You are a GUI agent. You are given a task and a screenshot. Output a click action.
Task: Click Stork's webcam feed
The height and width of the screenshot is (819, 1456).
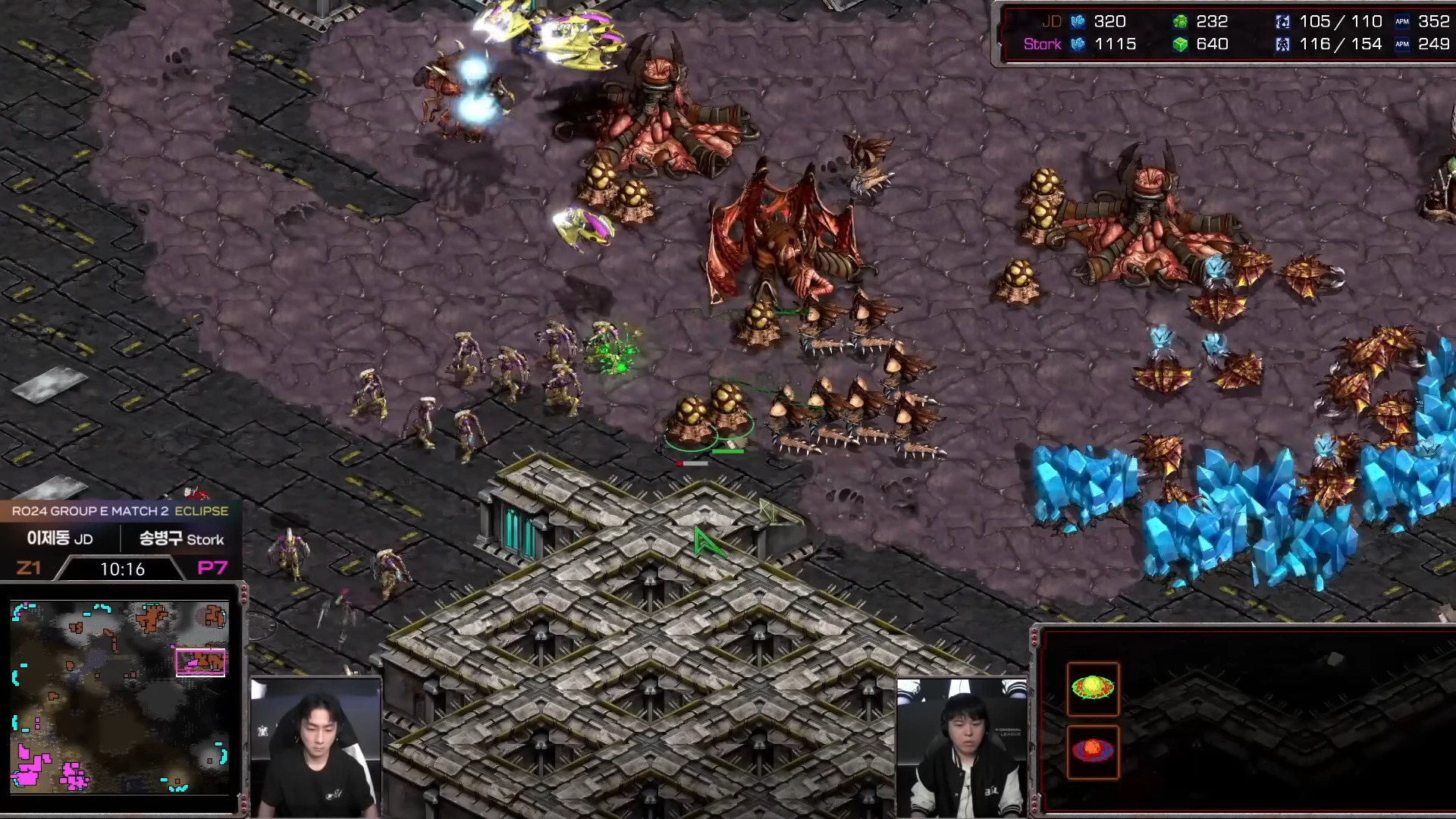tap(962, 748)
